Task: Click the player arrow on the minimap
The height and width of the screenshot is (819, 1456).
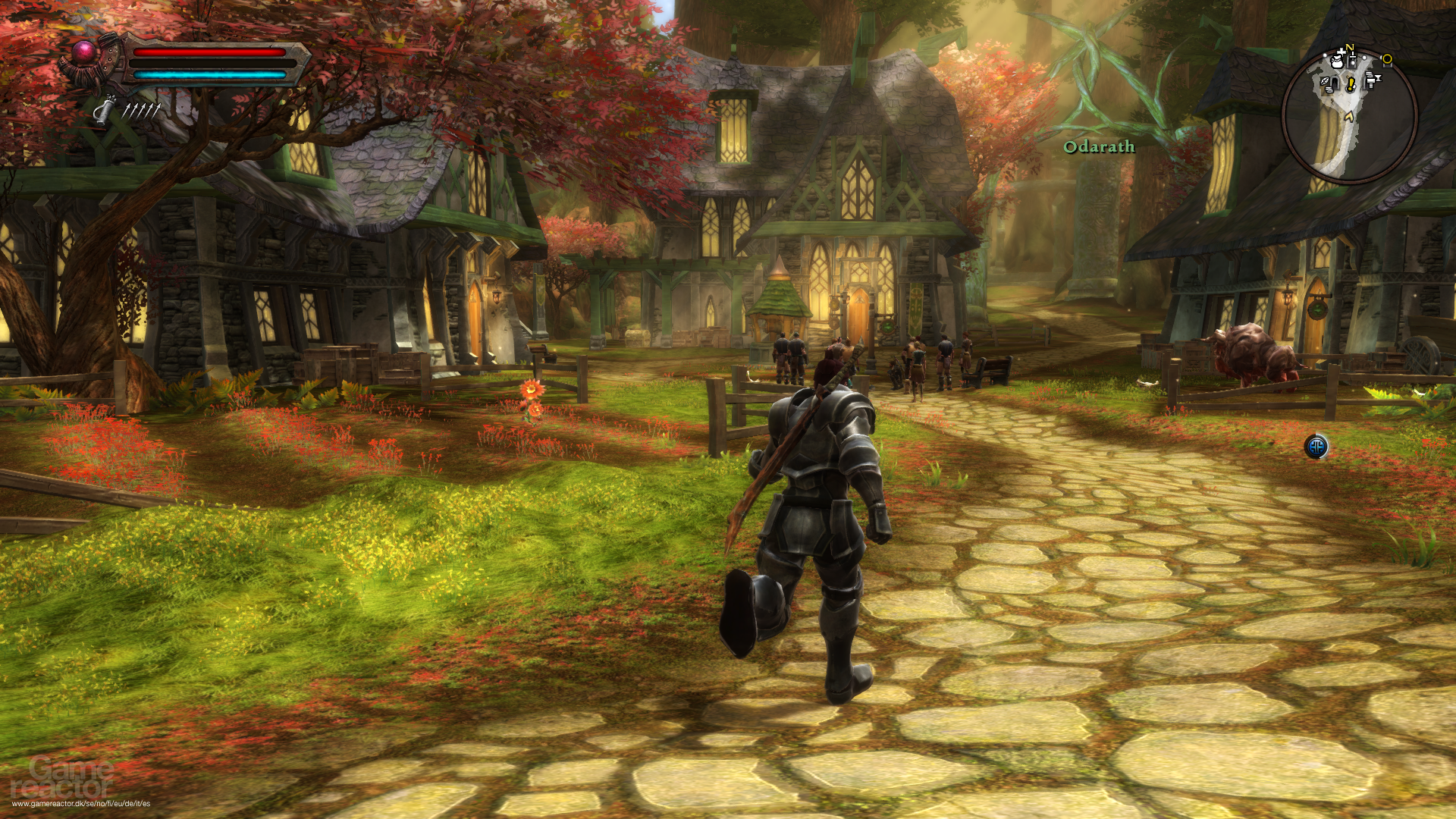Action: (1348, 116)
